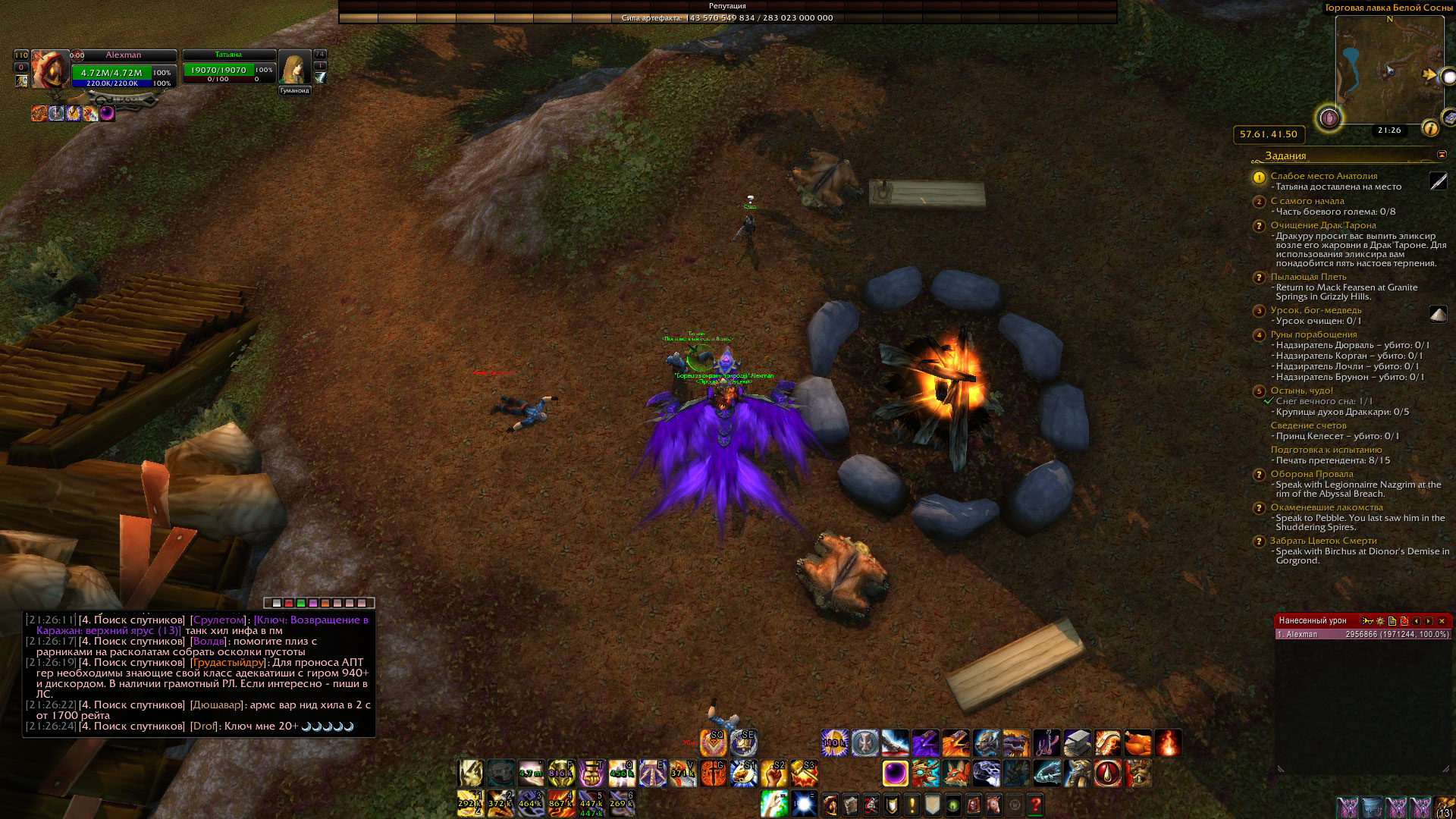Image resolution: width=1456 pixels, height=819 pixels.
Task: Click the red question mark help button
Action: click(1035, 805)
